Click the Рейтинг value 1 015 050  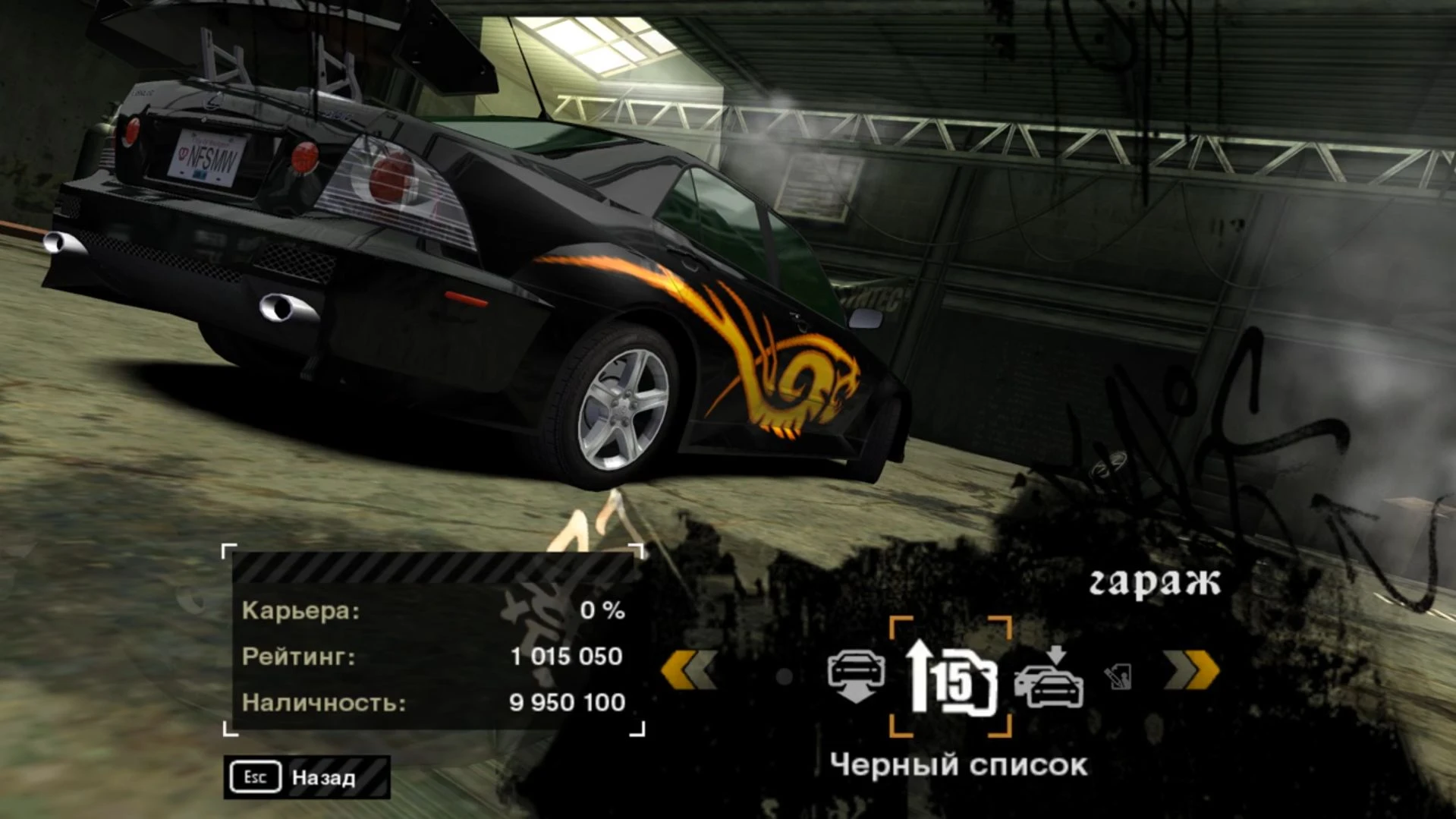[x=565, y=657]
